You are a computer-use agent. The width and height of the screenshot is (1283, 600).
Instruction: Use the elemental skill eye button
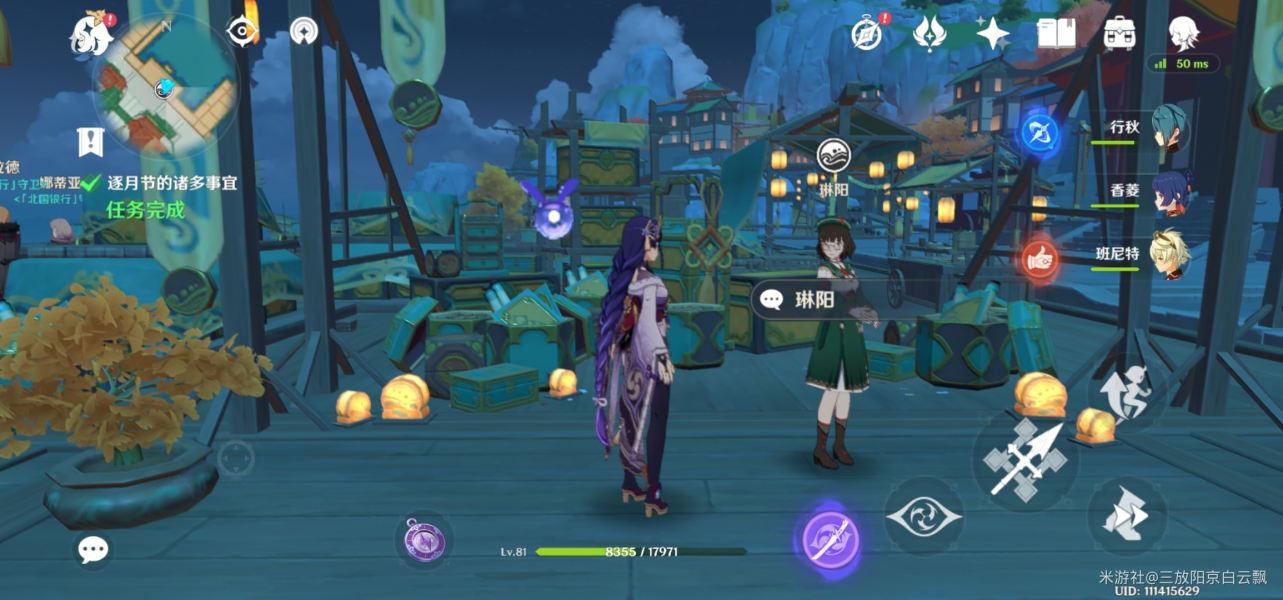[923, 516]
